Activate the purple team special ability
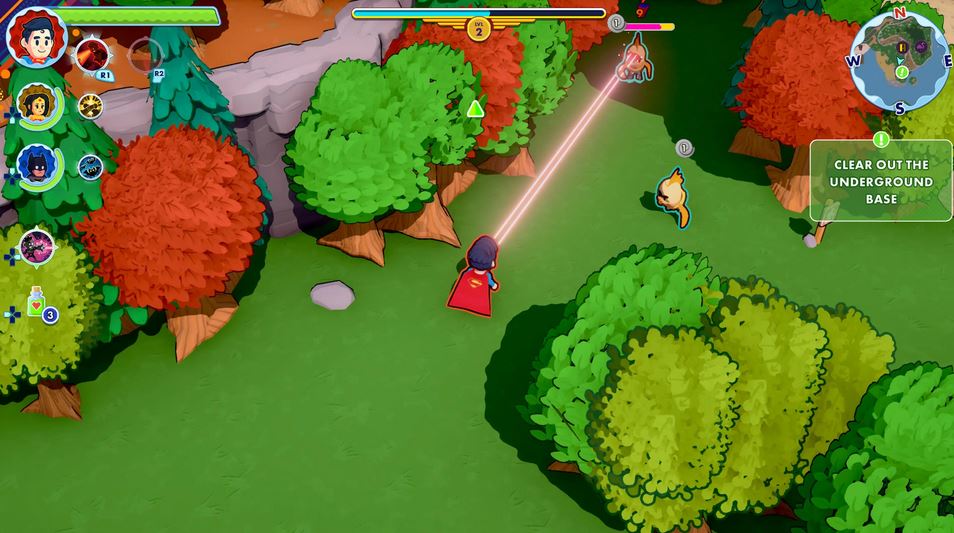954x533 pixels. pyautogui.click(x=37, y=248)
